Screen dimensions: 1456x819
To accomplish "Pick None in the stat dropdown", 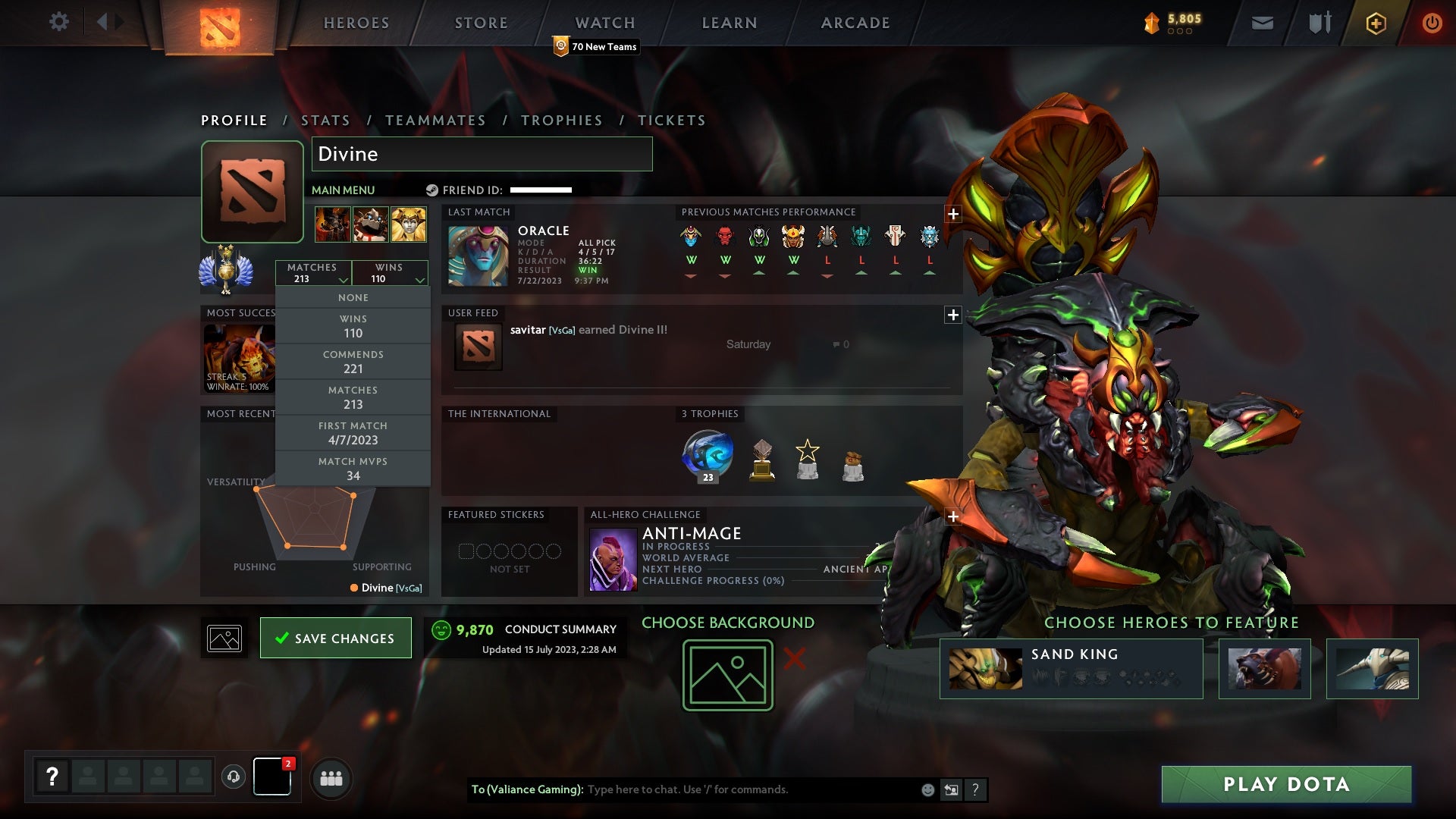I will [x=353, y=298].
